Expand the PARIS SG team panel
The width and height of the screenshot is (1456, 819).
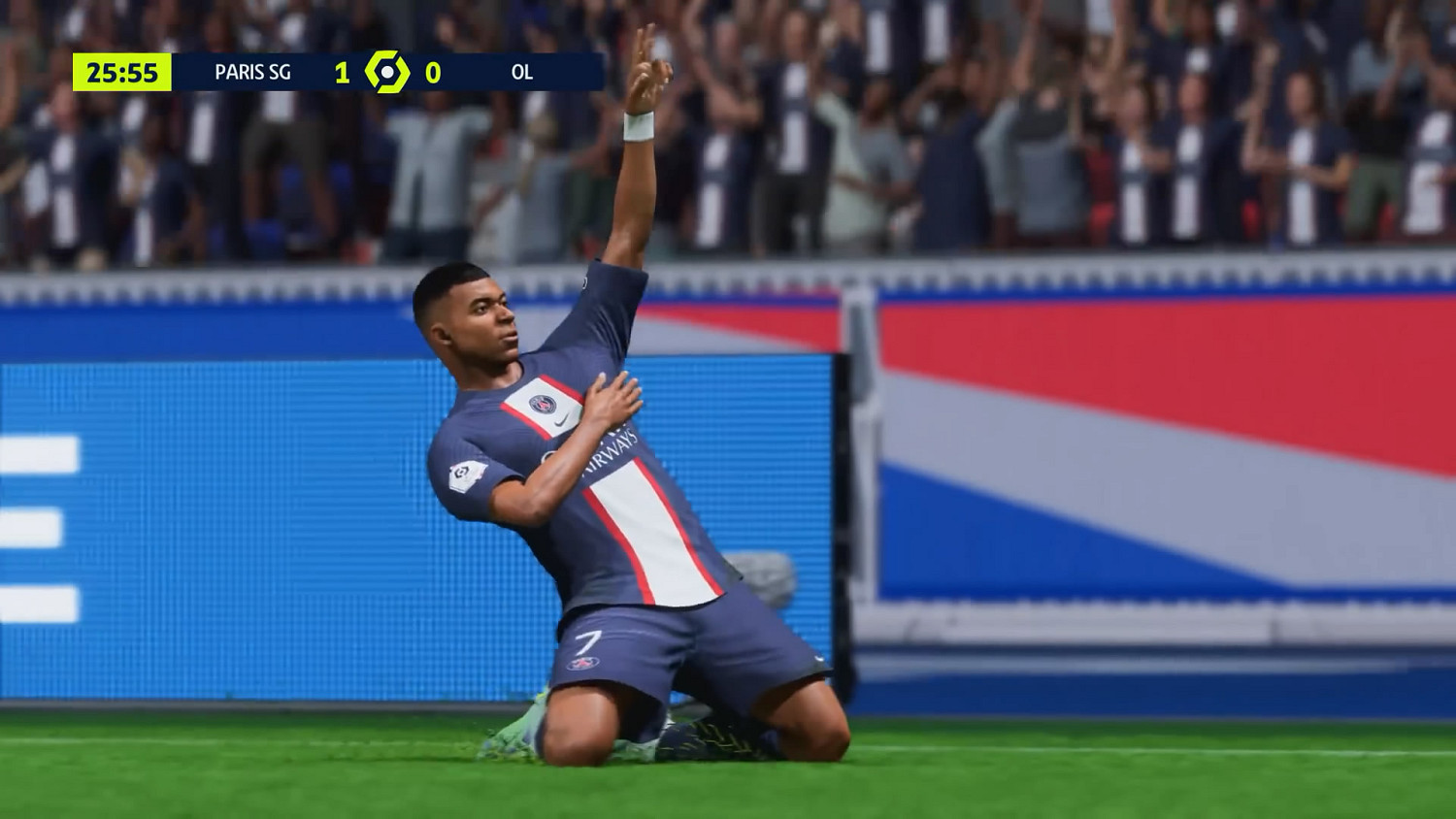coord(254,71)
